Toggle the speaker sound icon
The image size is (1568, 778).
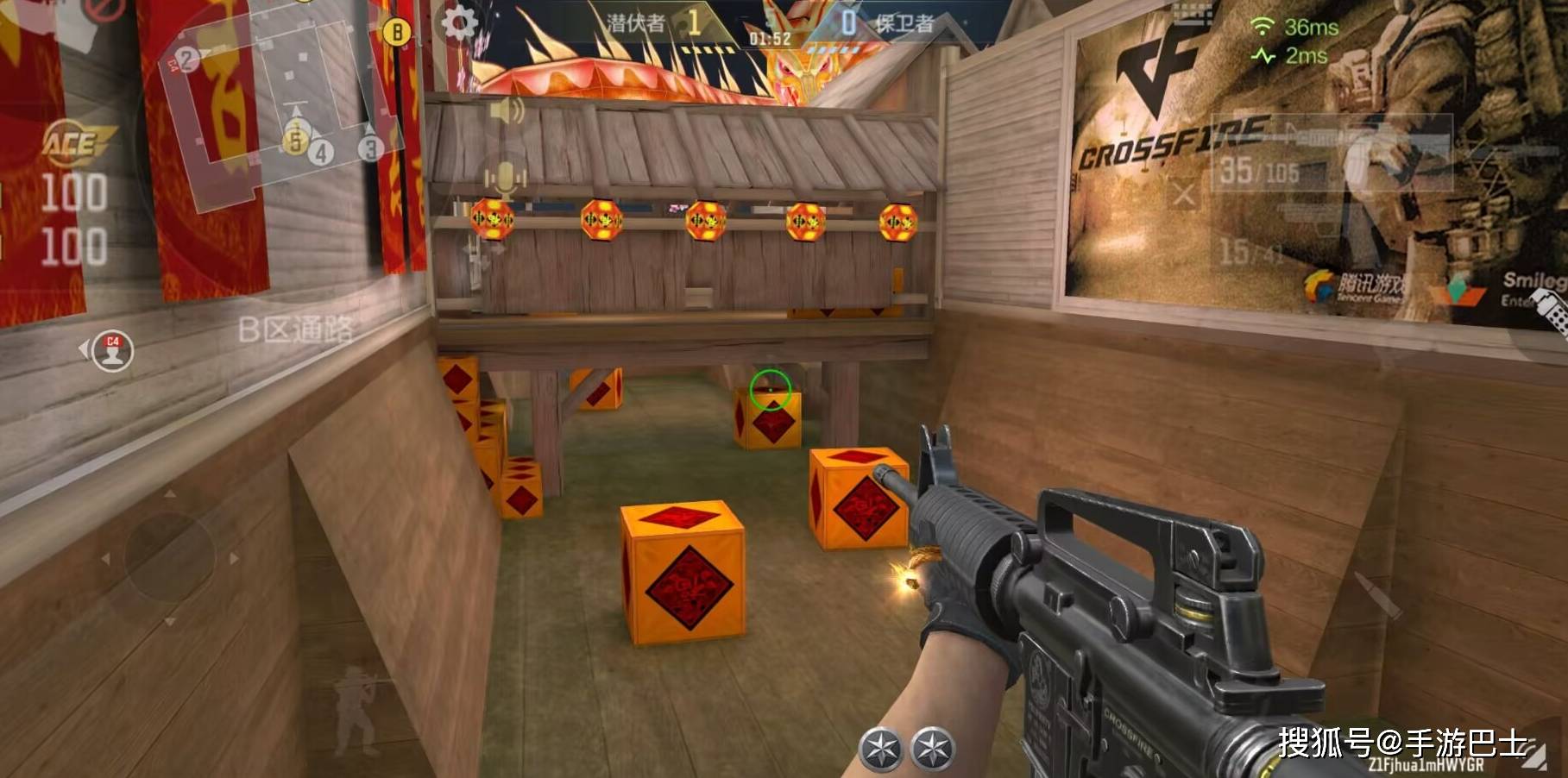pos(507,111)
